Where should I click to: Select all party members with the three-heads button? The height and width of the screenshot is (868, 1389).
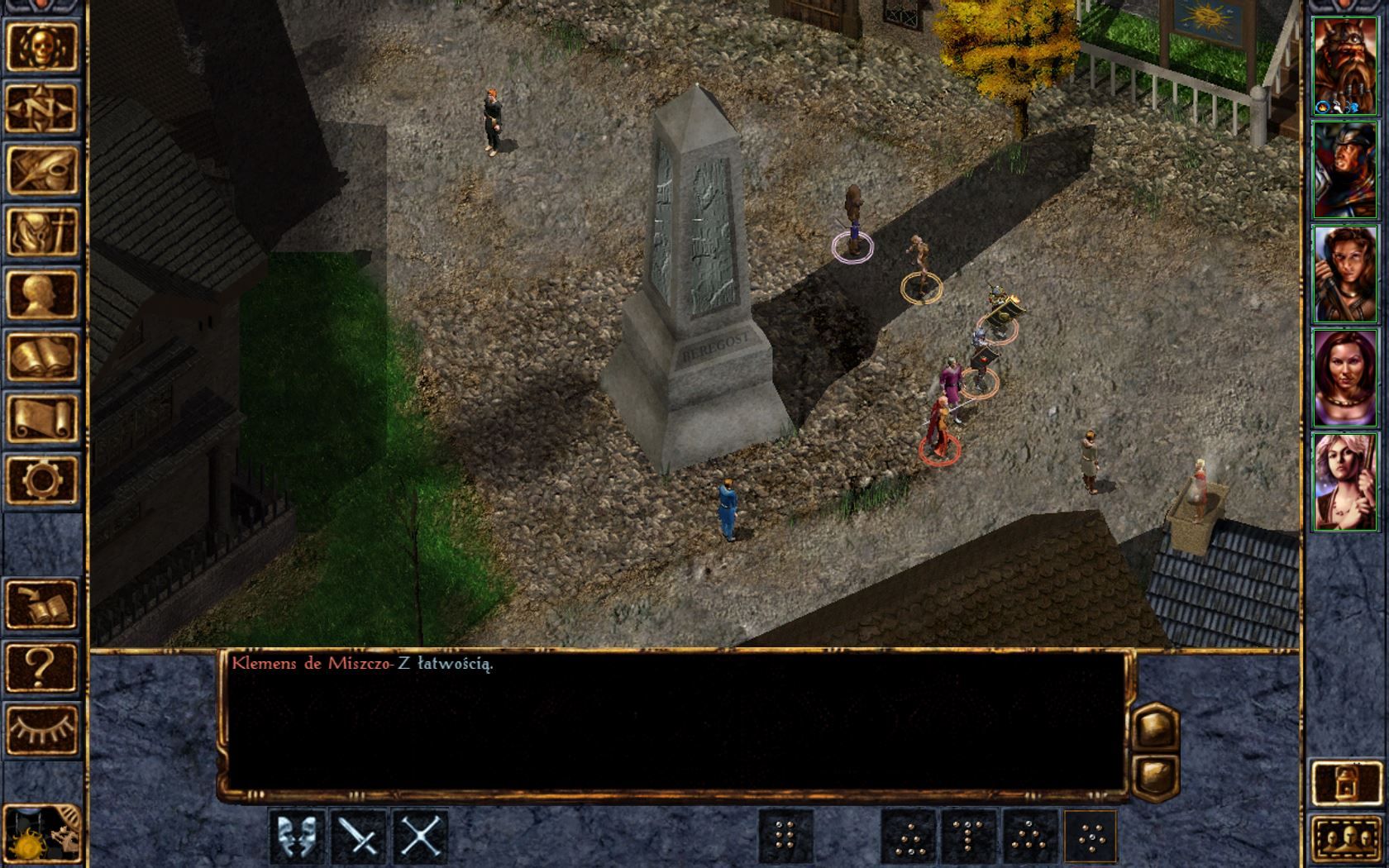pos(1344,840)
